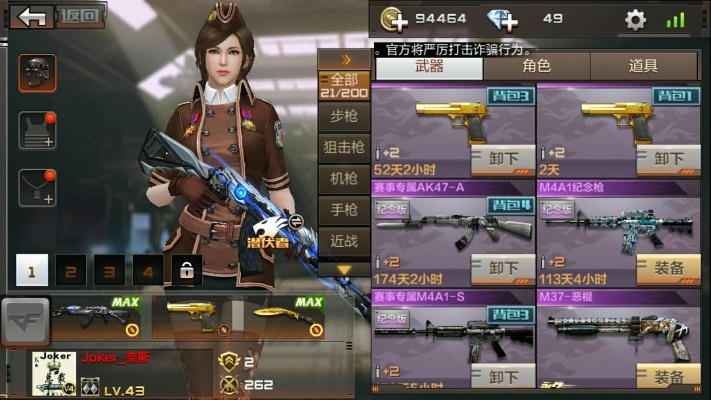Open the helmet equipment slot

(x=37, y=73)
